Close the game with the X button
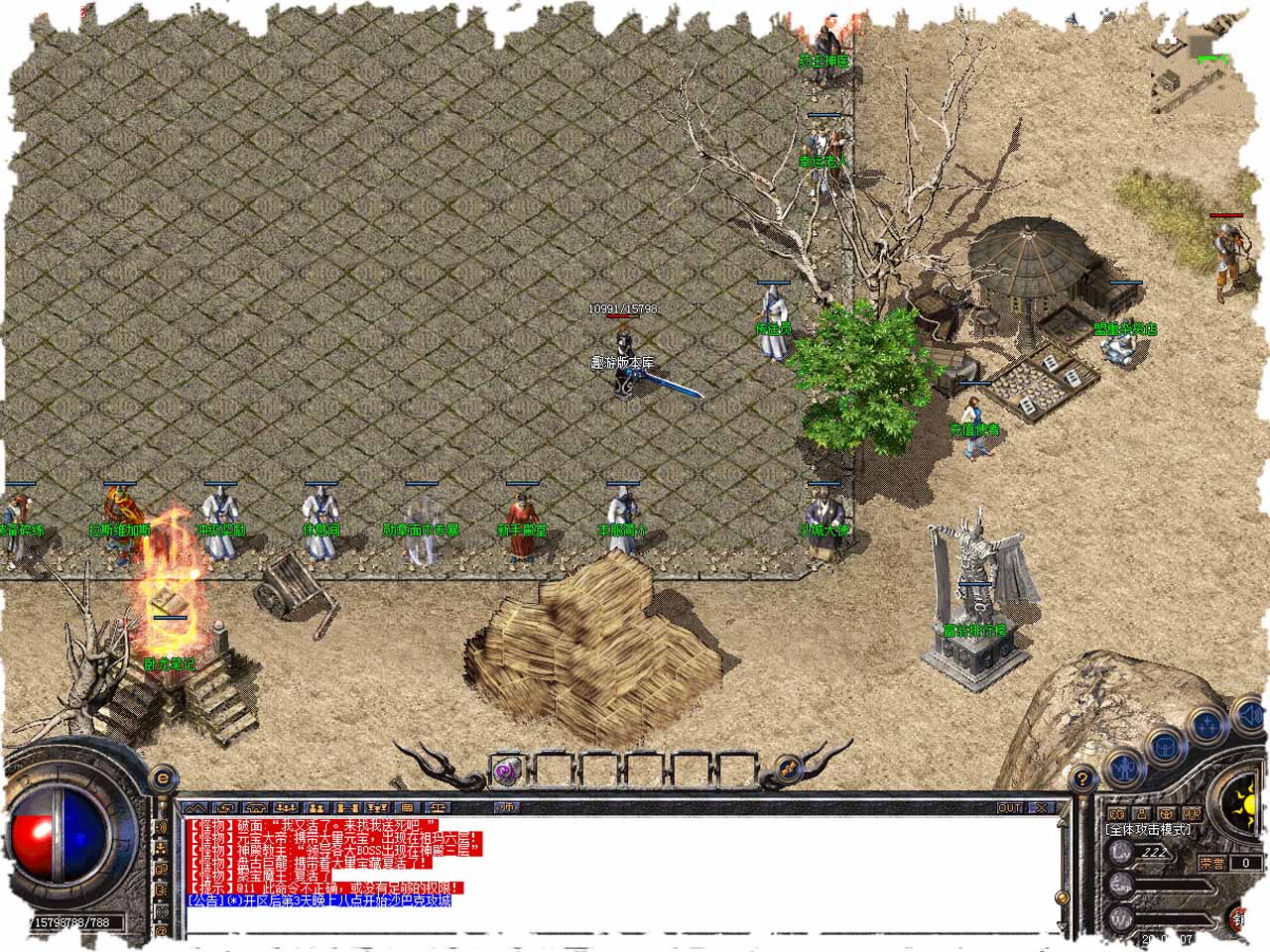This screenshot has width=1270, height=952. click(1042, 808)
